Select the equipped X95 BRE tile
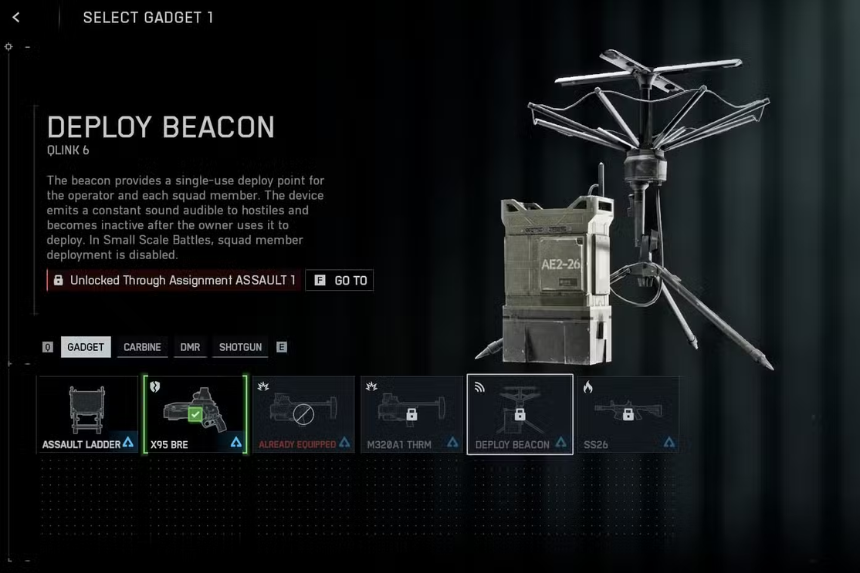 tap(195, 414)
